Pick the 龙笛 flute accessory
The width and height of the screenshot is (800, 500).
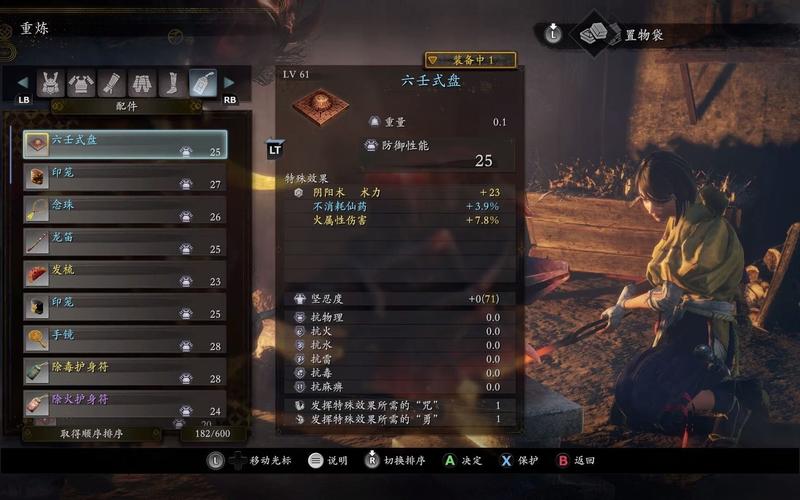125,241
